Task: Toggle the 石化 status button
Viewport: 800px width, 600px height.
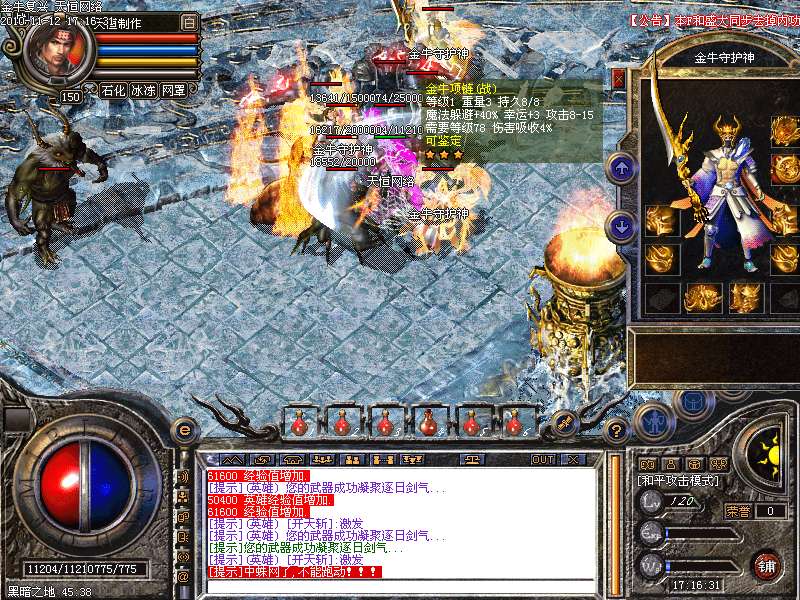Action: pos(112,90)
